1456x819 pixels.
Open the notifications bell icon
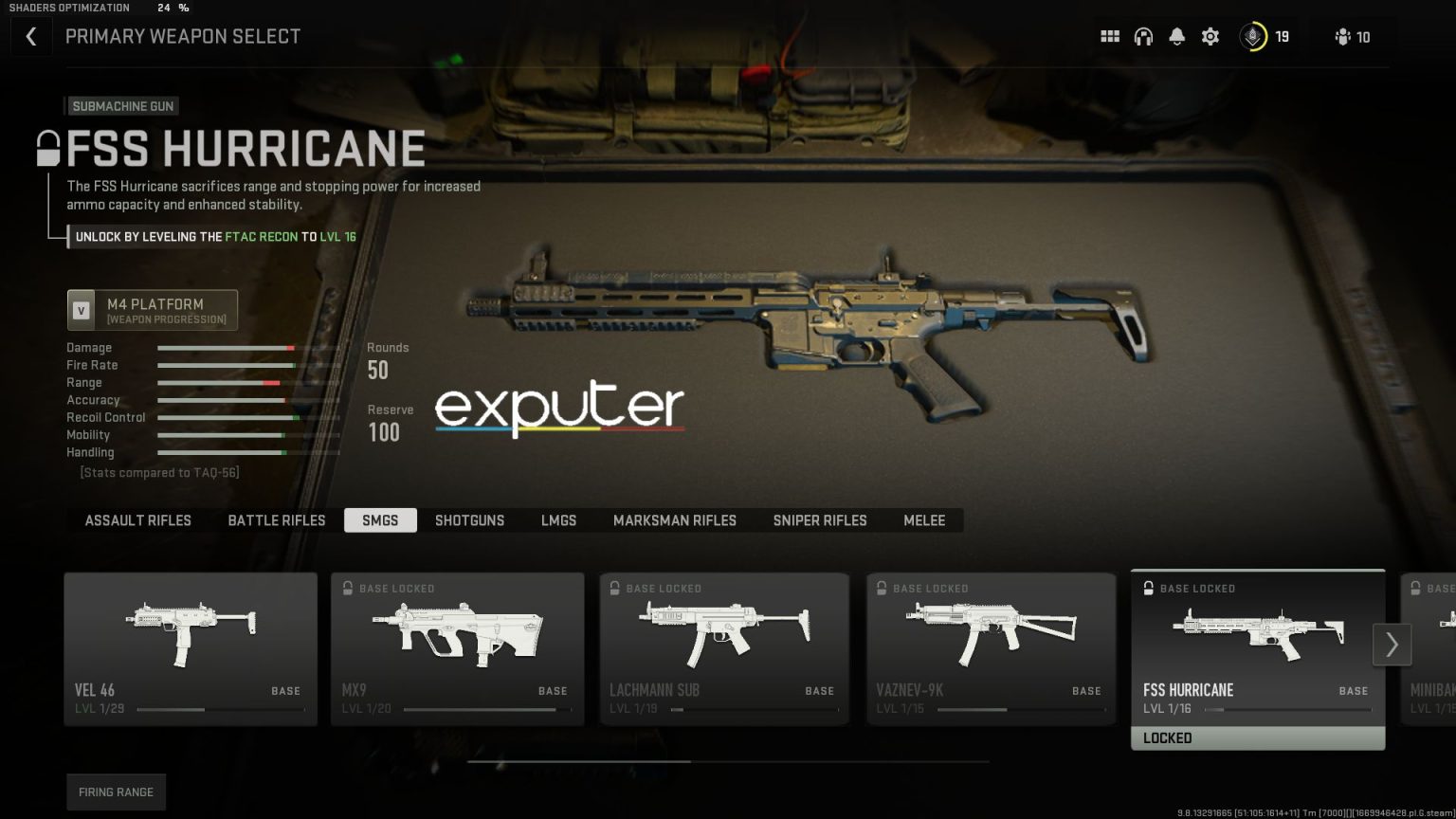[x=1177, y=36]
